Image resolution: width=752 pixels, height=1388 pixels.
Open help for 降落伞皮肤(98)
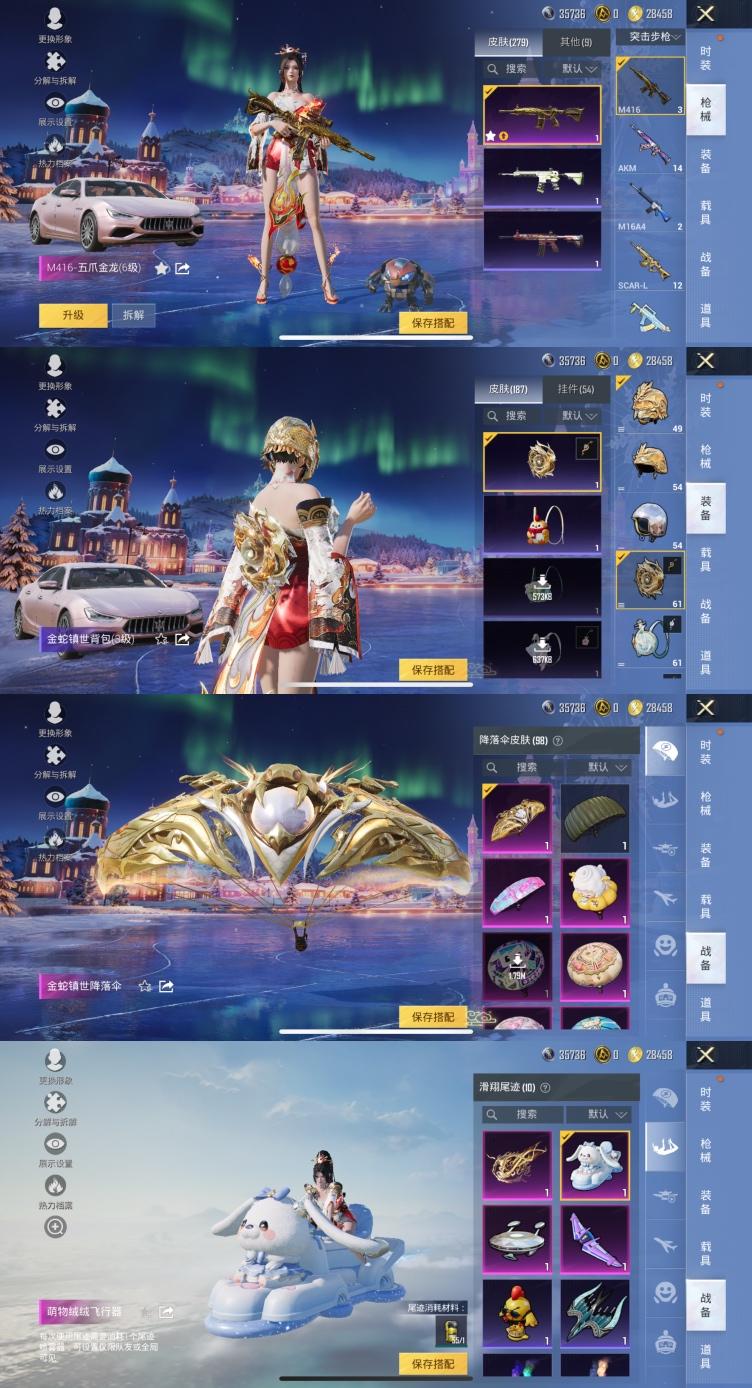tap(558, 741)
